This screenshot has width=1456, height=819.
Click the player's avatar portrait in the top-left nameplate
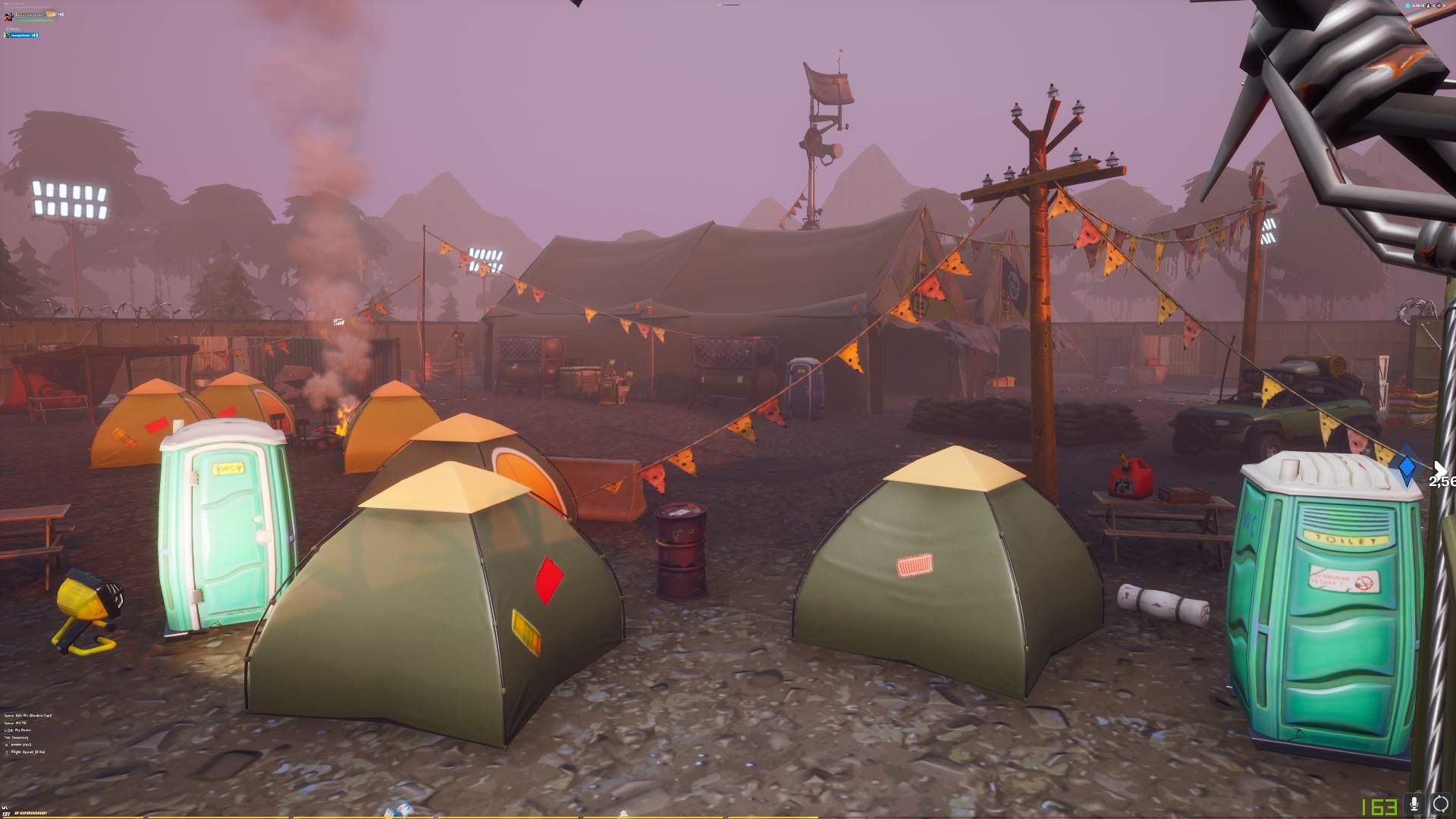[x=8, y=16]
